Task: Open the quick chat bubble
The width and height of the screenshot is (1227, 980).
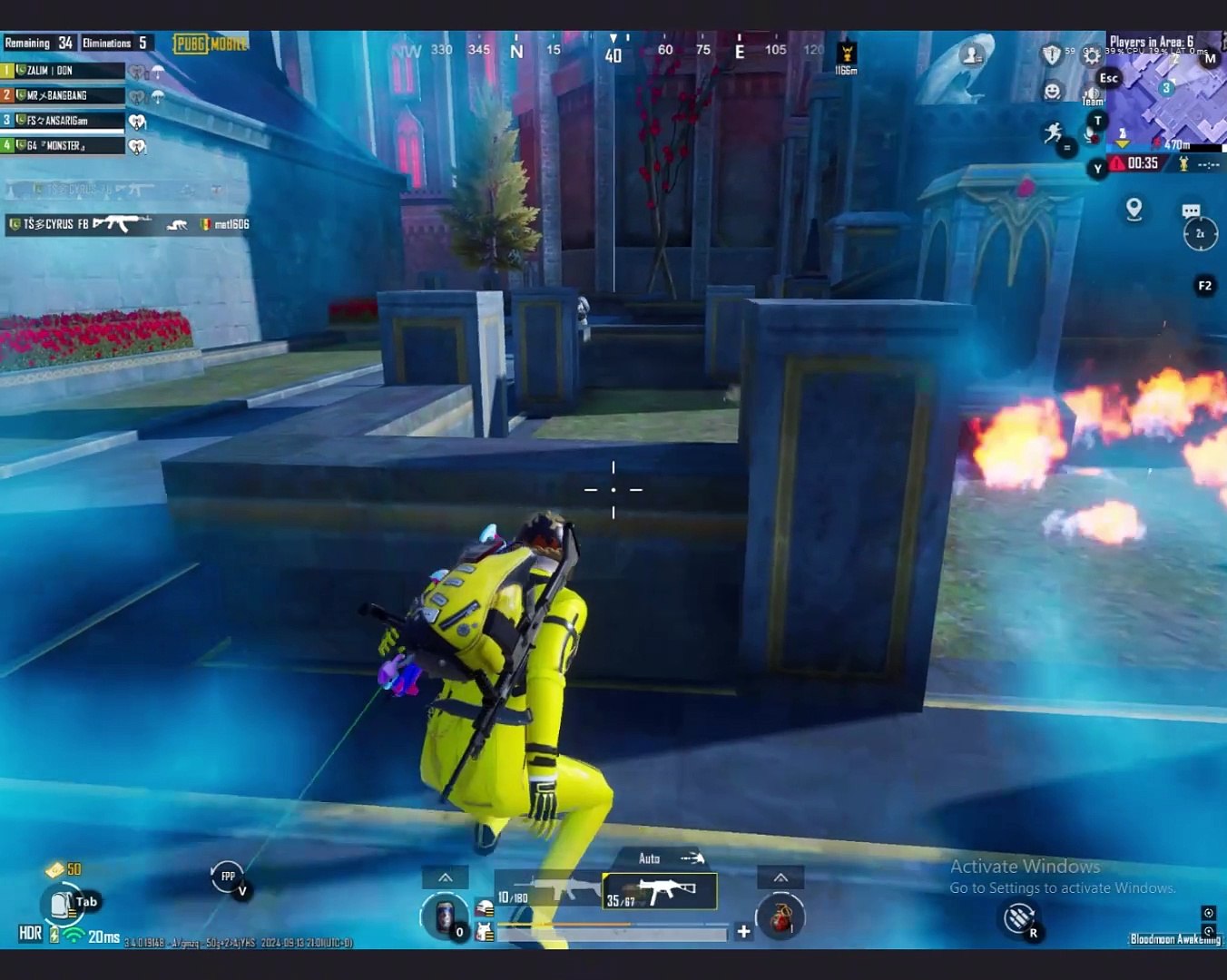Action: click(1191, 211)
